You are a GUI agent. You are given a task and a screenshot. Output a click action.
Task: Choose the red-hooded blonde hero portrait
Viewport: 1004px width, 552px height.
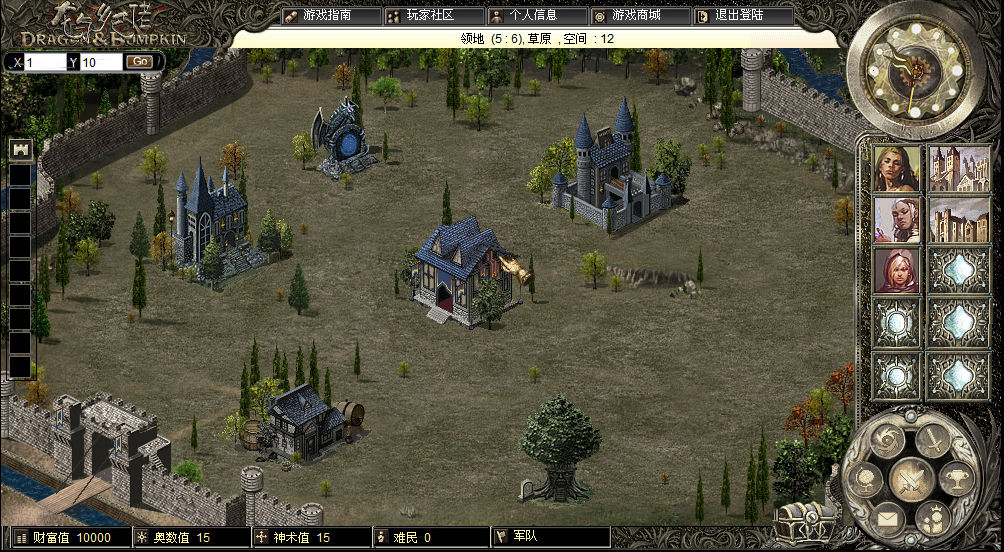click(x=896, y=270)
